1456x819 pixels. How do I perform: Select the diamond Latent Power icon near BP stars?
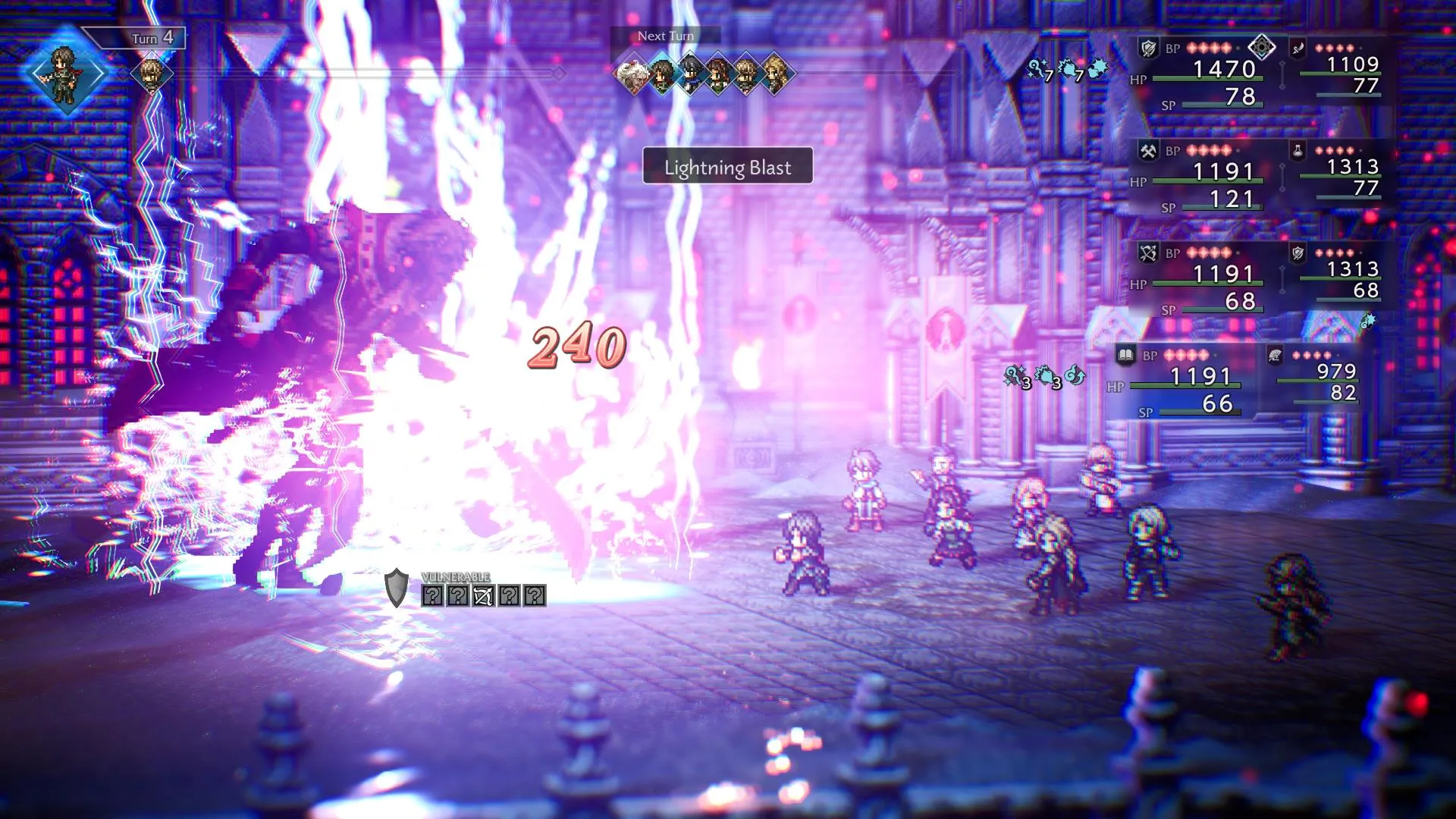1261,45
